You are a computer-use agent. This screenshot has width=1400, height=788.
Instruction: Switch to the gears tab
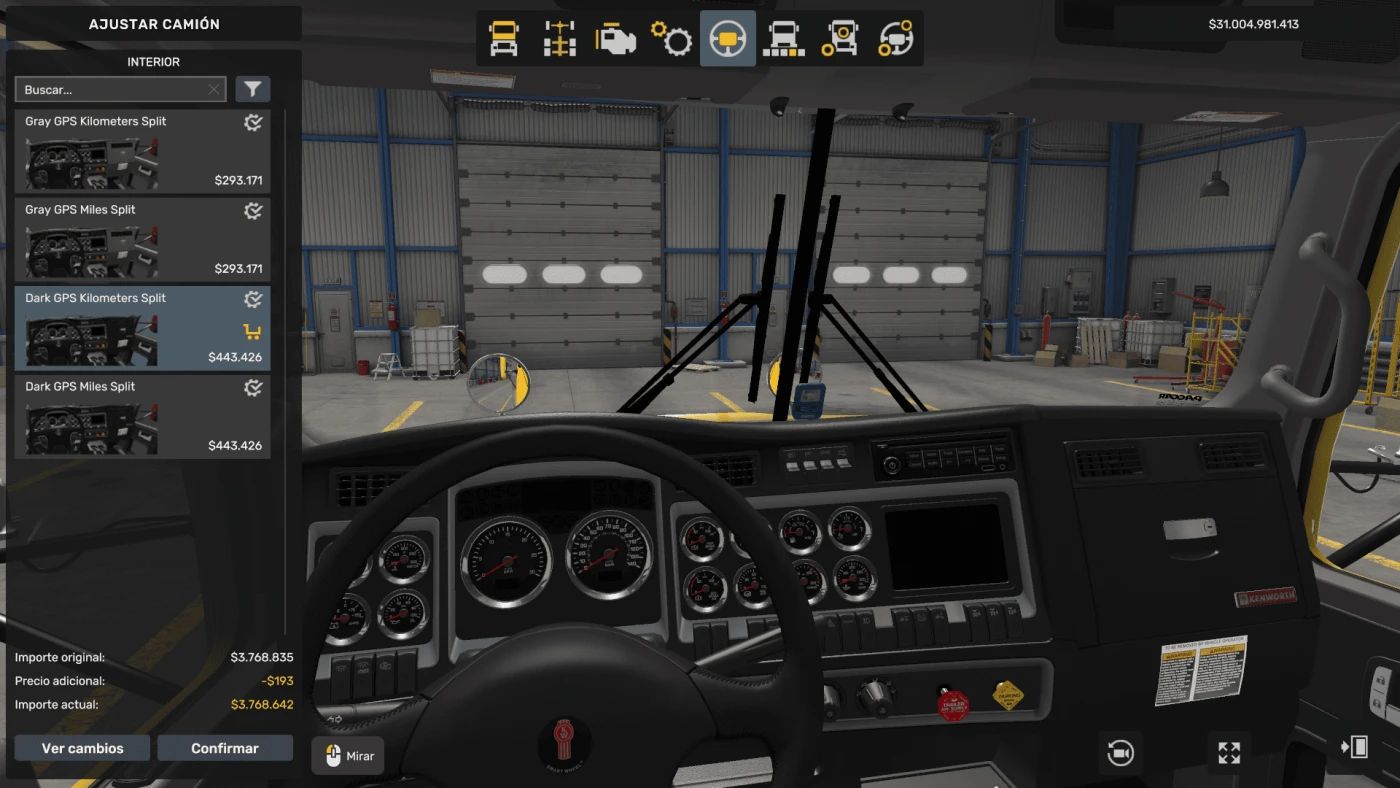672,39
